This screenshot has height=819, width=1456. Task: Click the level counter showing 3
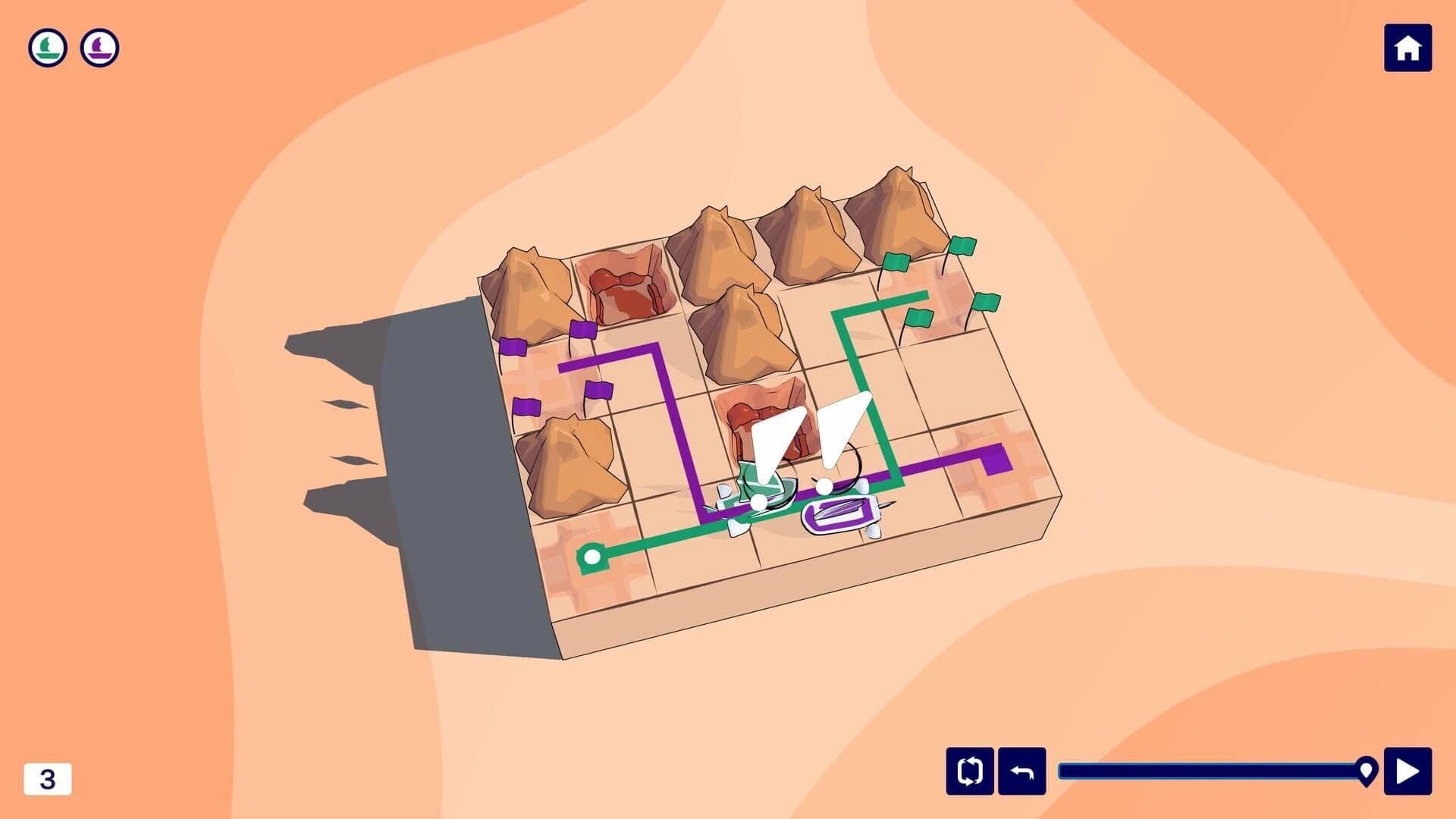49,777
